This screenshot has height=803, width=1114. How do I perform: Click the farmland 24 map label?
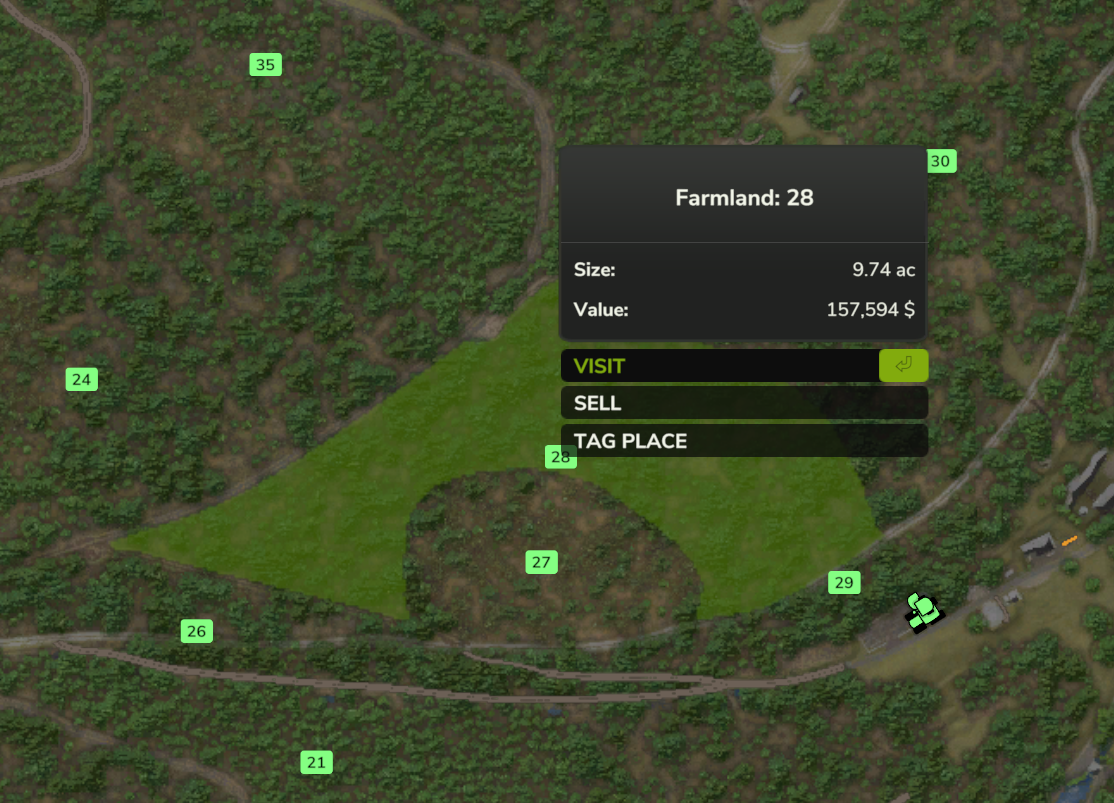click(82, 380)
